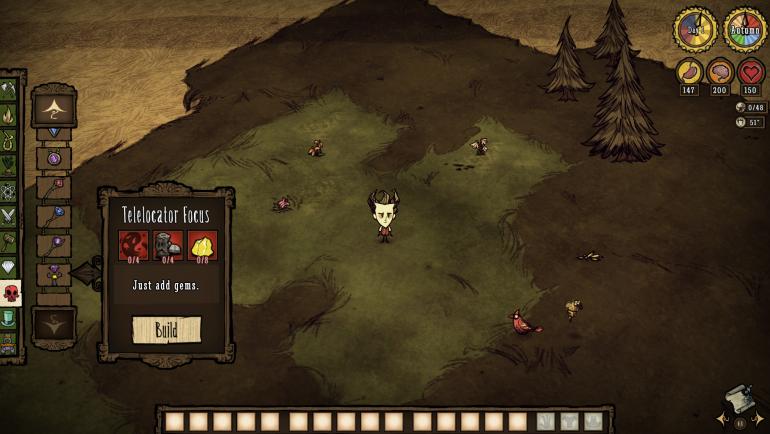Switch to the Science atom tab
770x434 pixels.
point(8,190)
